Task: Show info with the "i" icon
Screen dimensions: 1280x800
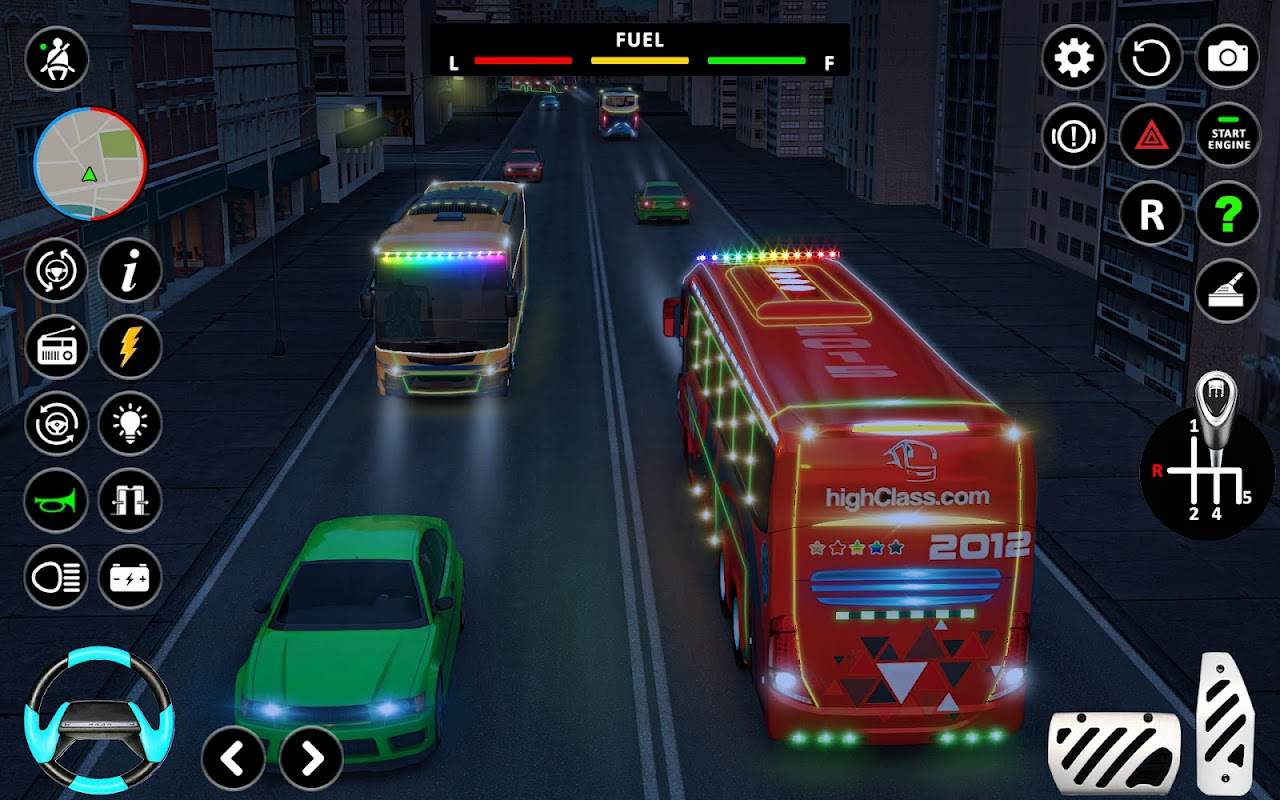Action: (130, 270)
